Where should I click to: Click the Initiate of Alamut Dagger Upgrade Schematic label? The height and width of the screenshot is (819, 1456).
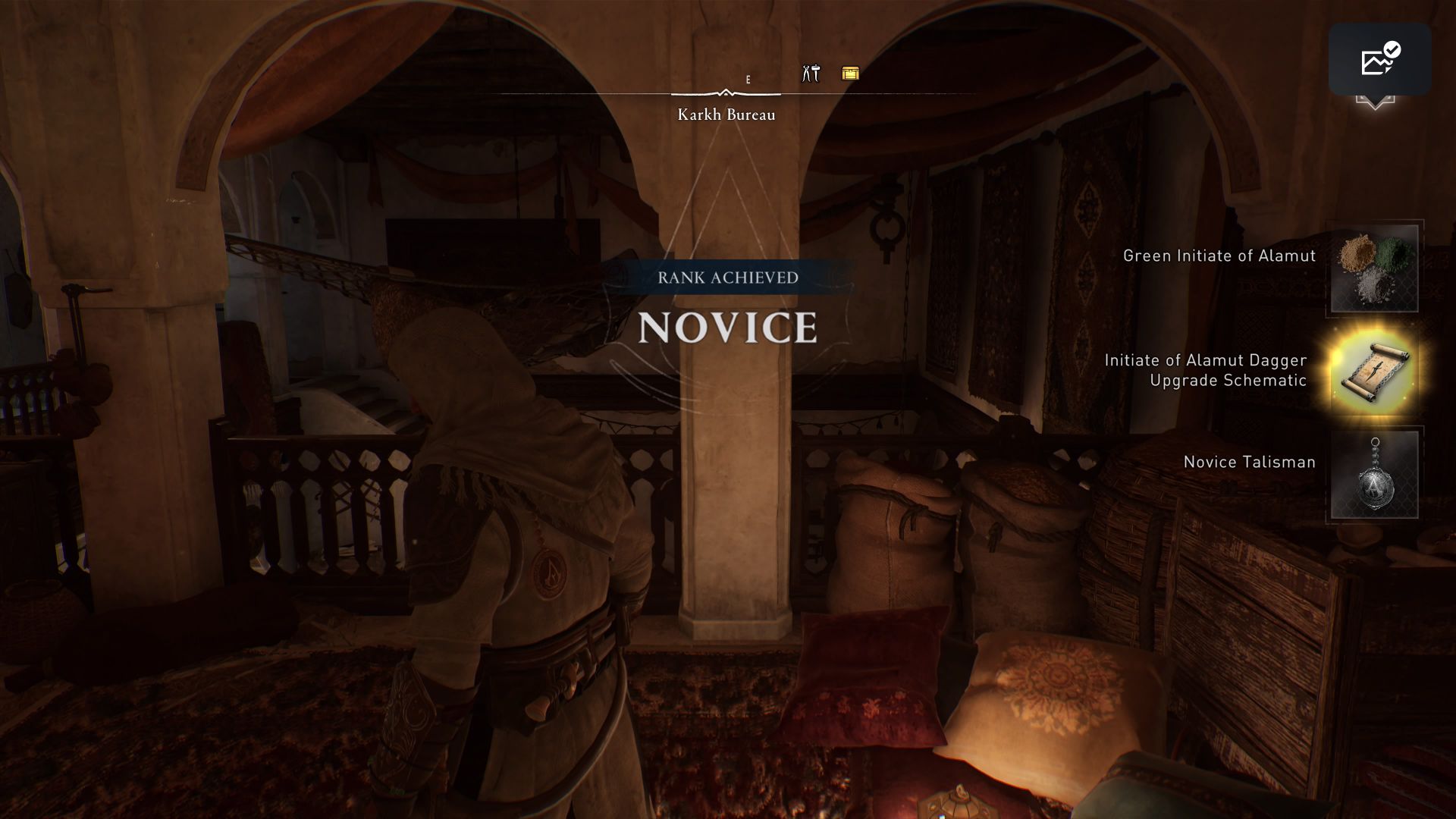(1207, 372)
